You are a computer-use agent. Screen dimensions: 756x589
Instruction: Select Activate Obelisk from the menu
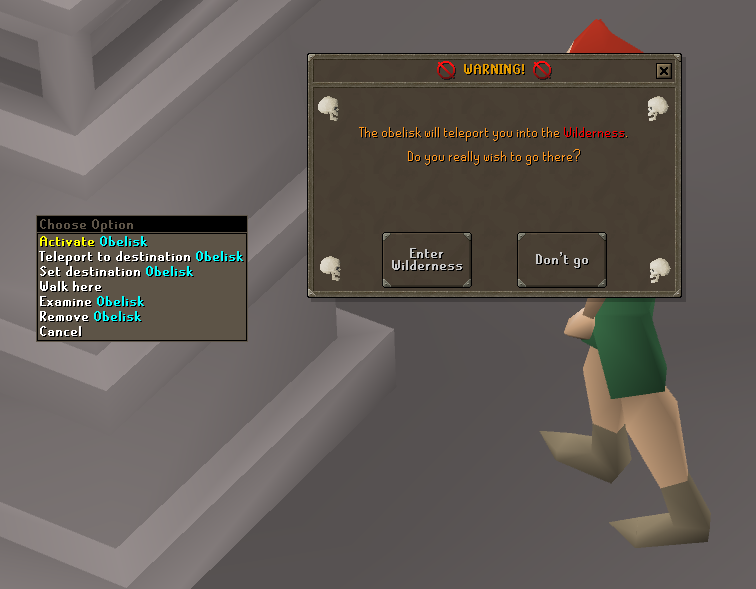(93, 241)
